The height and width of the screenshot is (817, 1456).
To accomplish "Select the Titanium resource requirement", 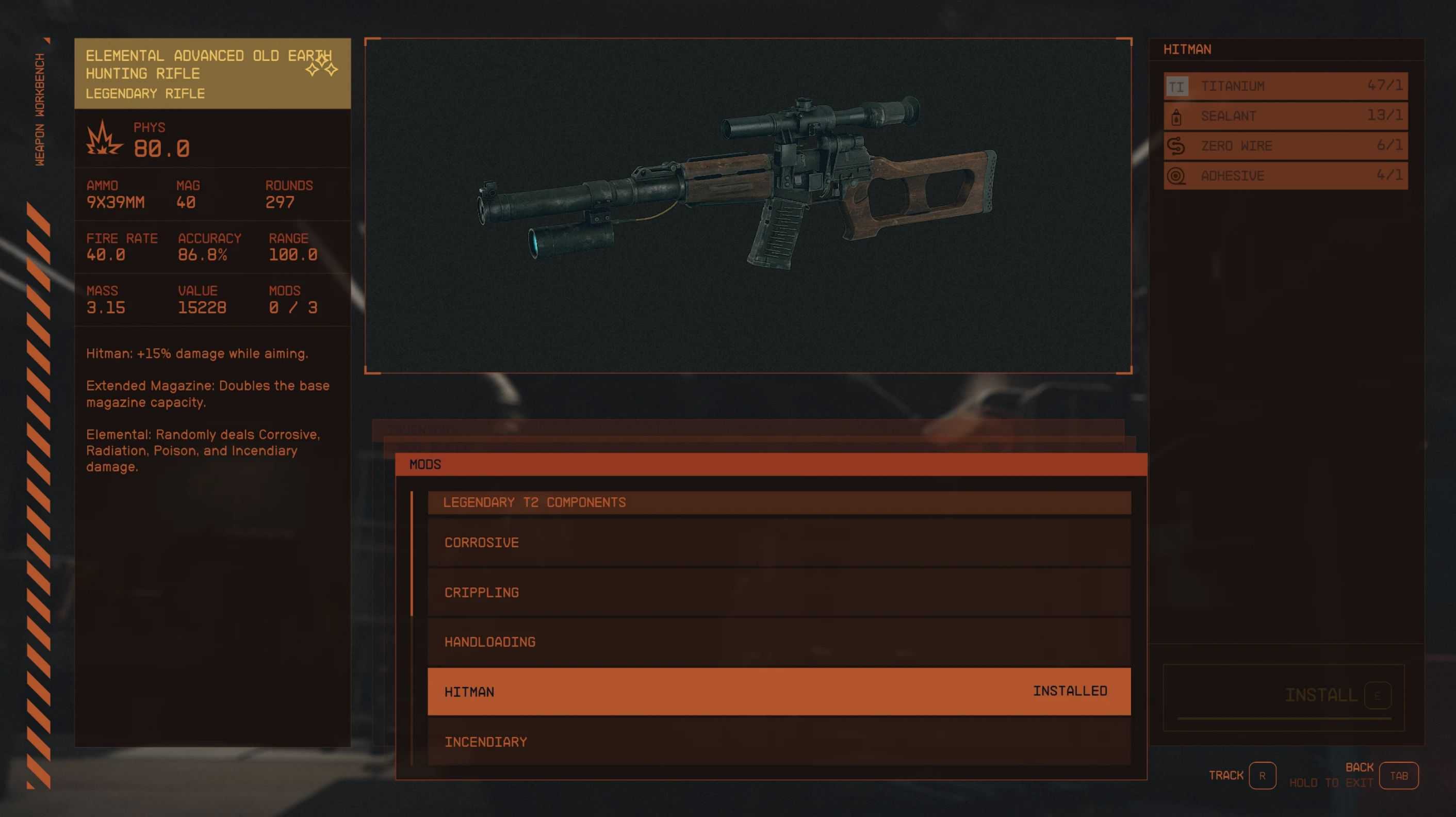I will coord(1285,86).
